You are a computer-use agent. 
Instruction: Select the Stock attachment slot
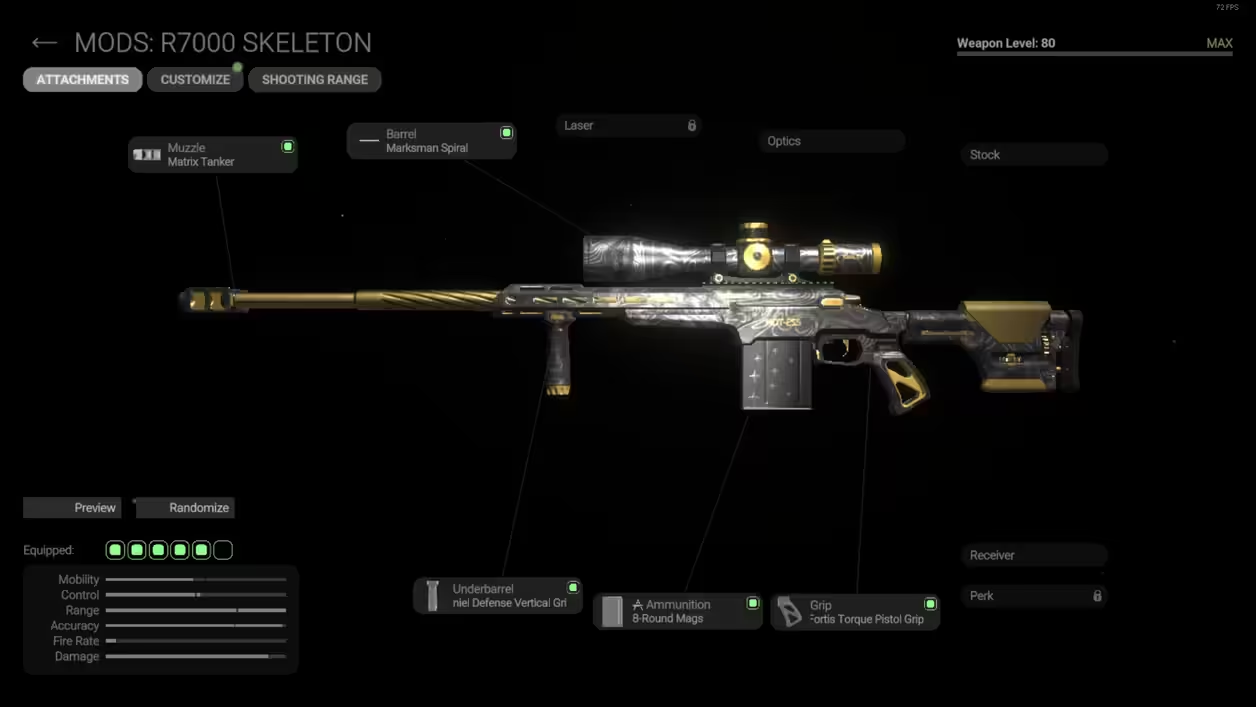pos(1034,155)
